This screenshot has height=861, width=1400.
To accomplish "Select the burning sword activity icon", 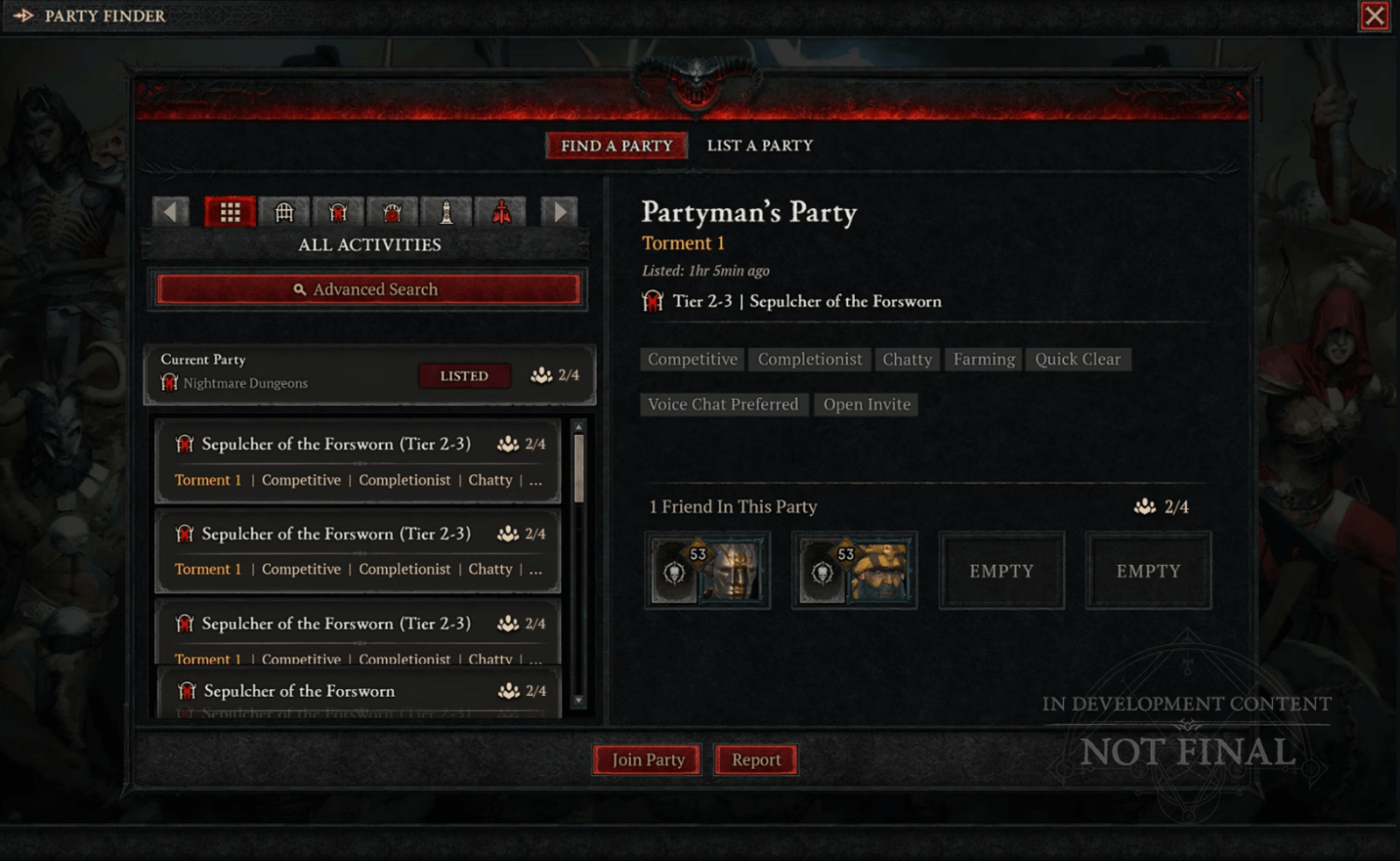I will [x=501, y=211].
